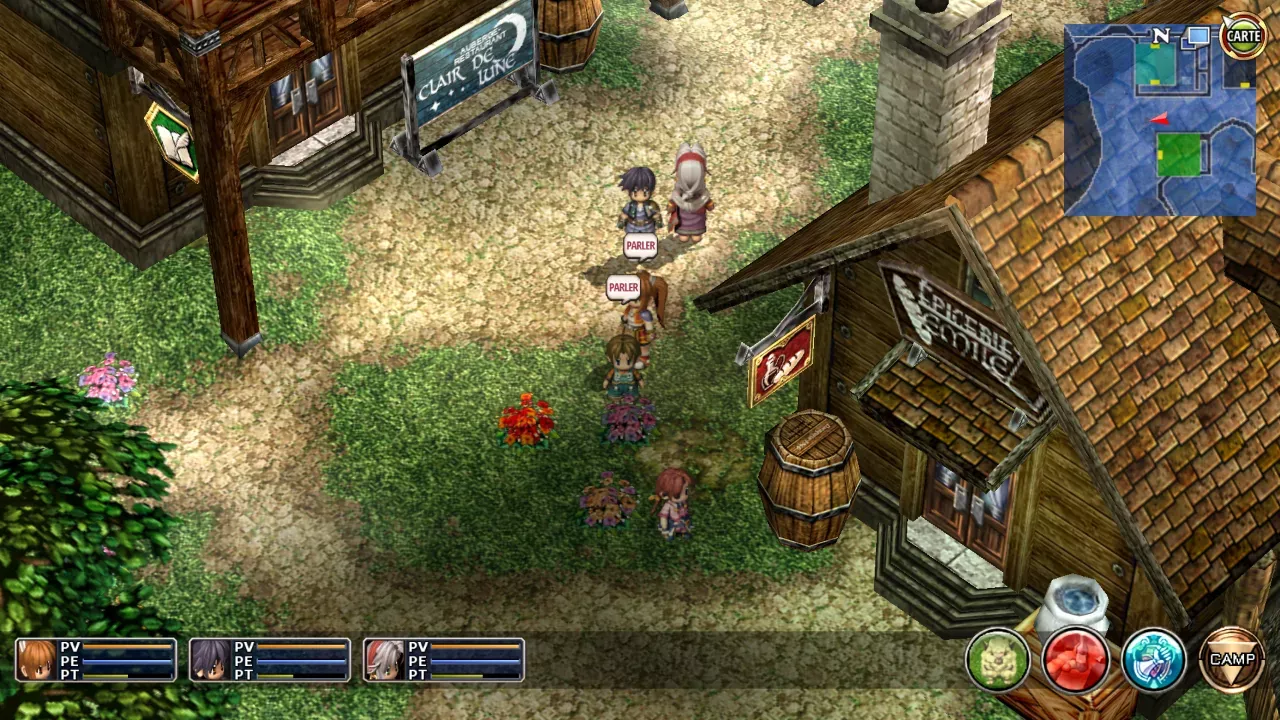Click the wooden barrel by the shop
This screenshot has height=720, width=1280.
[808, 480]
